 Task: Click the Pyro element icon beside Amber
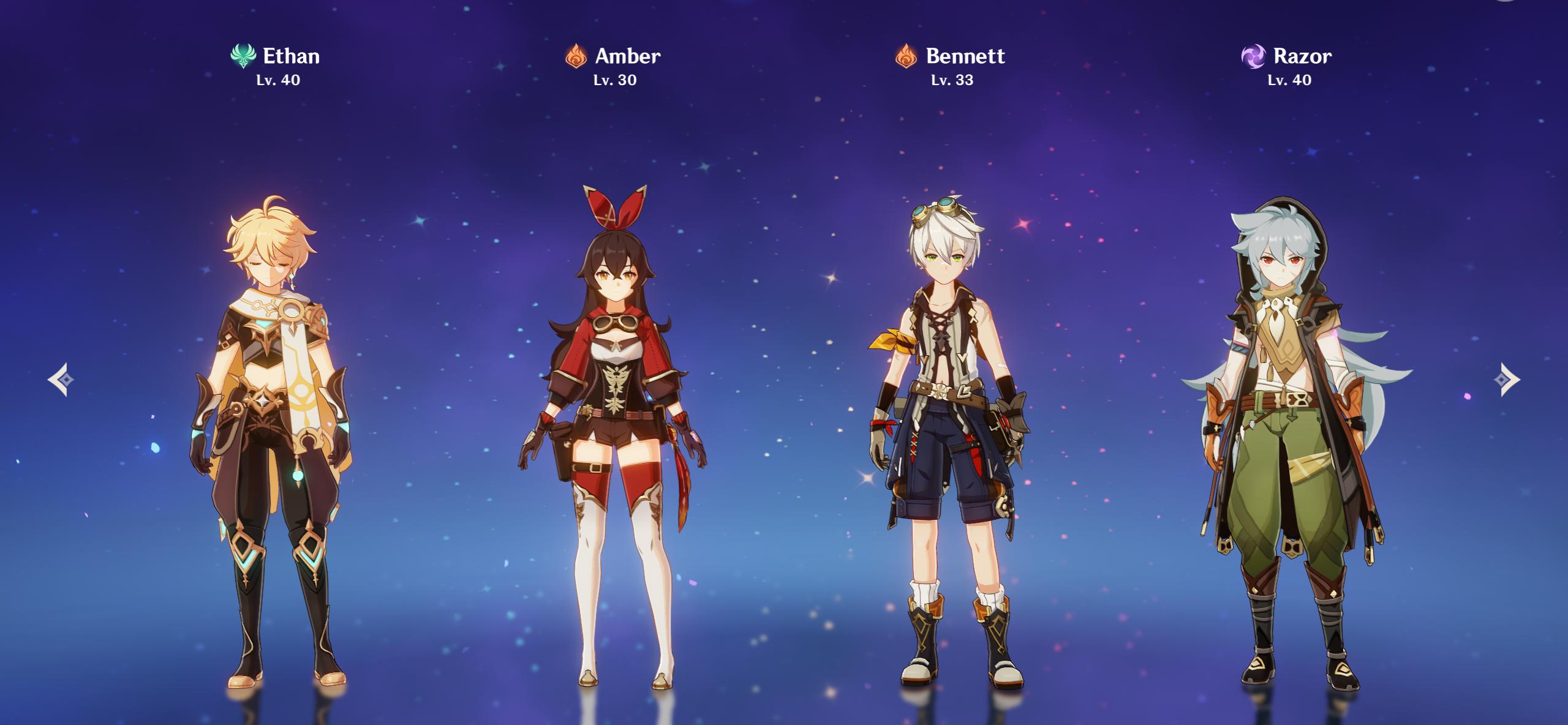pyautogui.click(x=575, y=56)
